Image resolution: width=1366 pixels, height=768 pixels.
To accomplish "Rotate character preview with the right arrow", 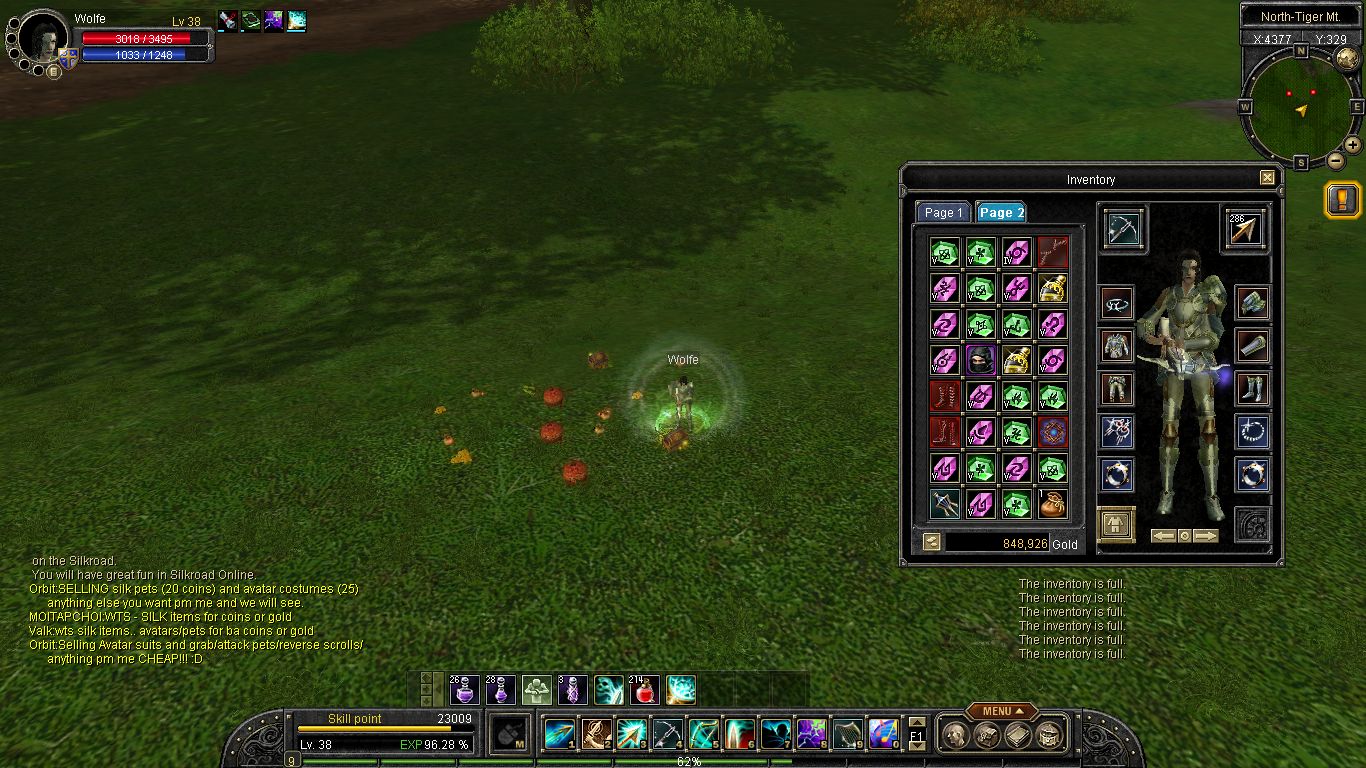I will 1206,536.
